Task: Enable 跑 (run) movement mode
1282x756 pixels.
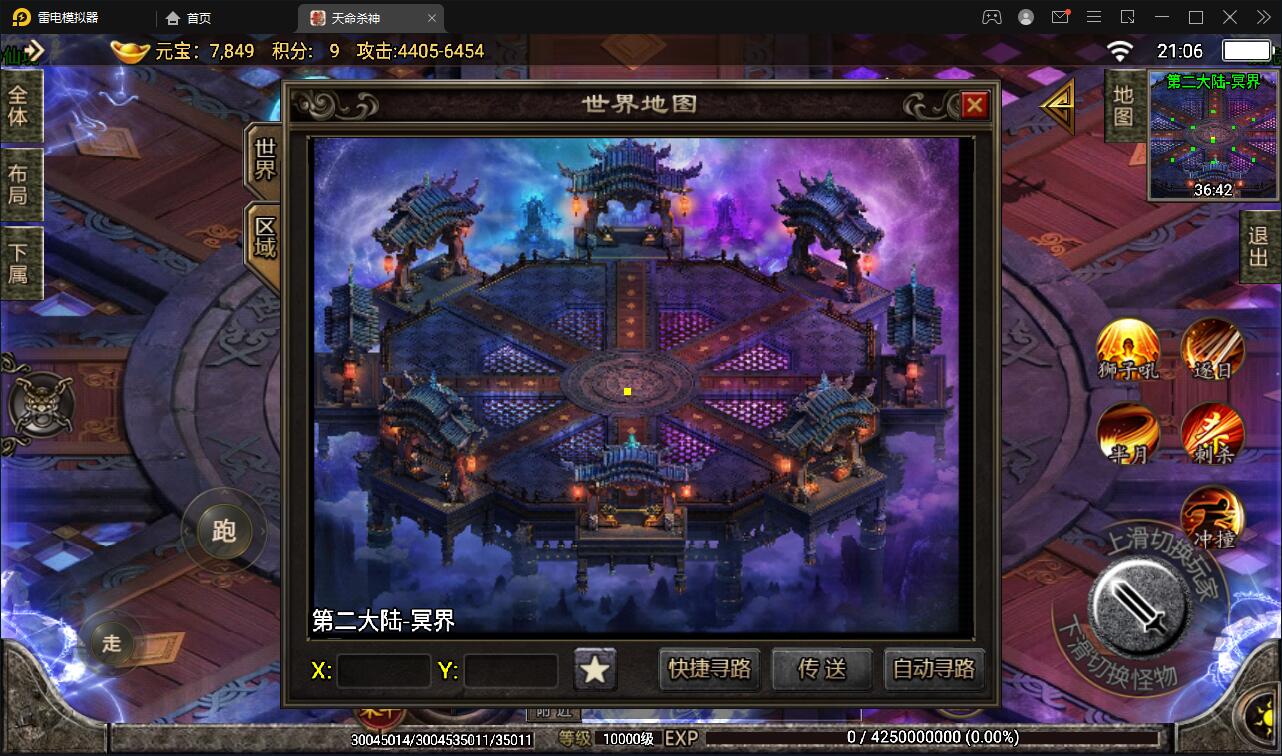Action: (x=222, y=532)
